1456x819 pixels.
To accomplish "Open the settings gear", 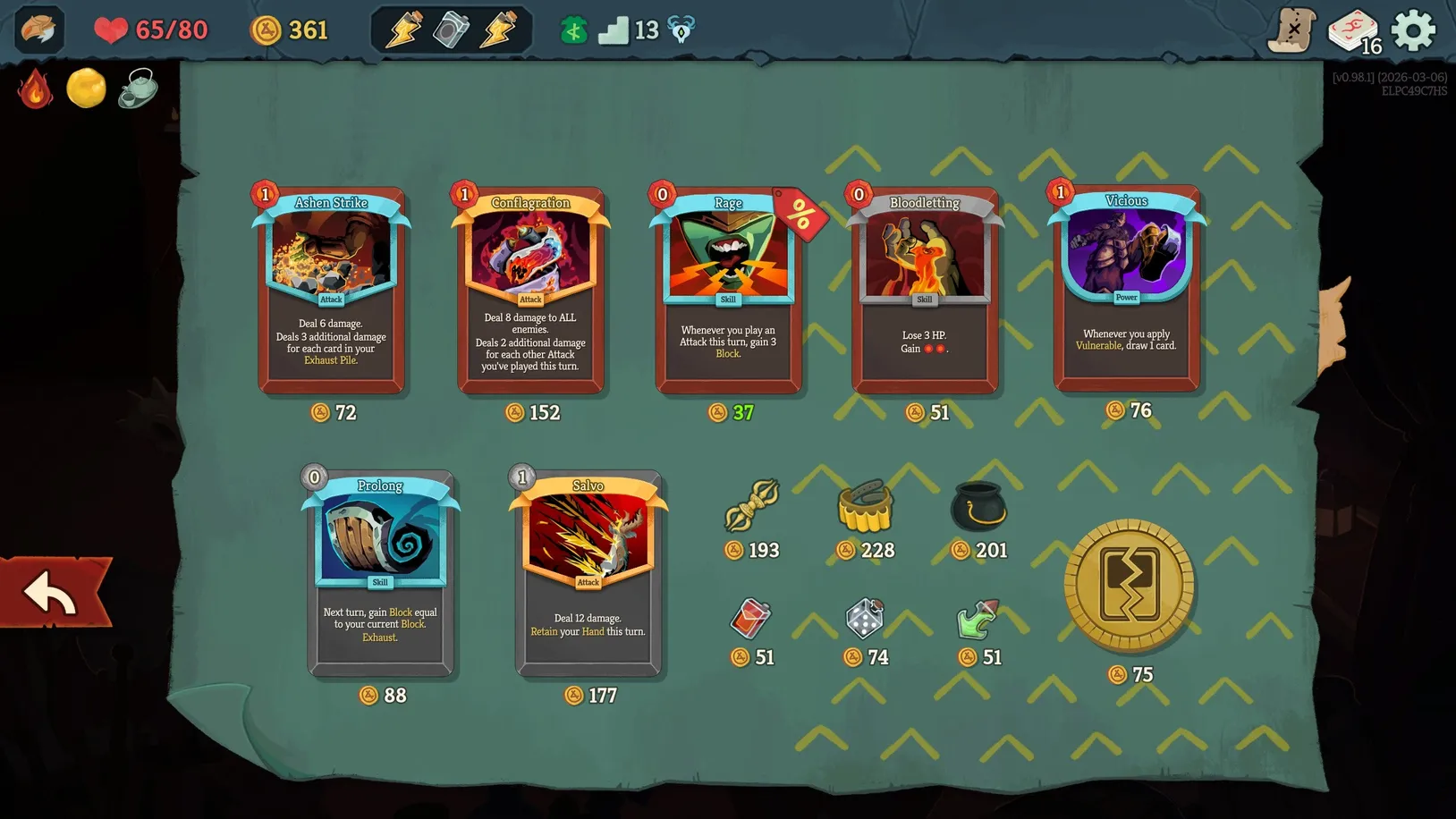I will tap(1414, 30).
